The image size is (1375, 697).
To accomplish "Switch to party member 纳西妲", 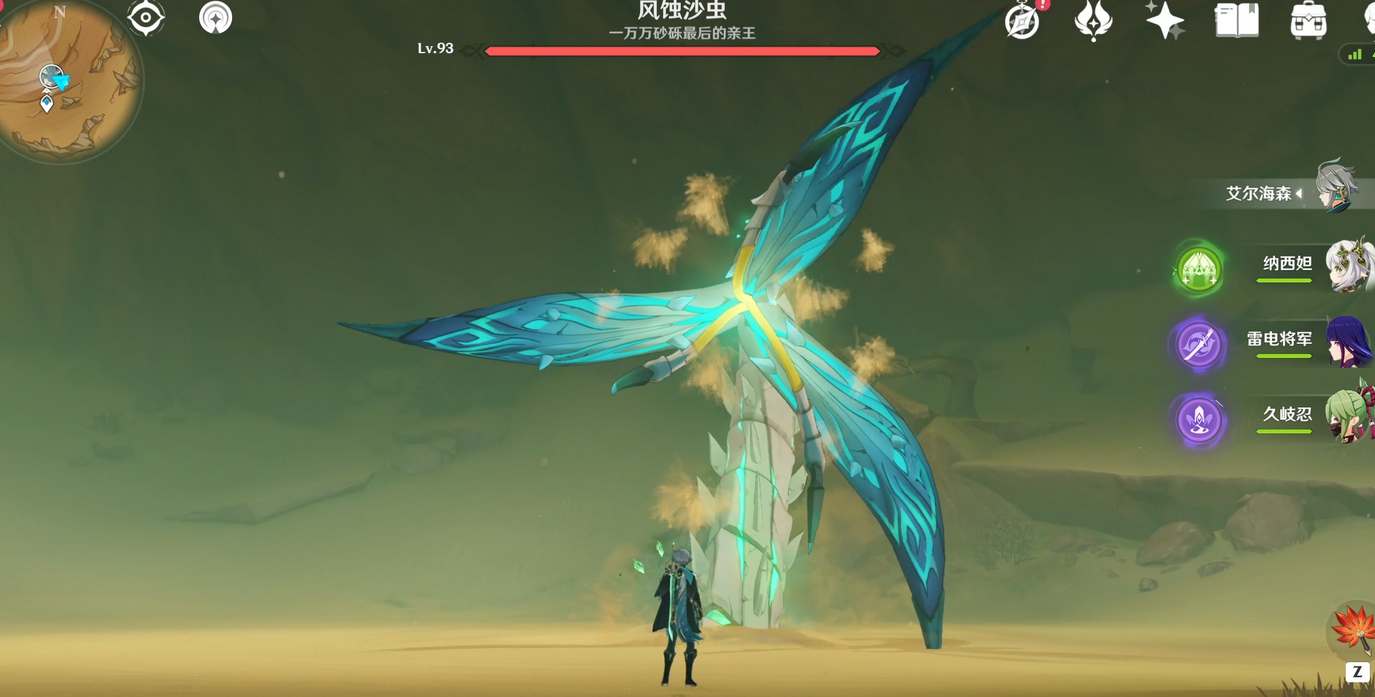I will 1347,266.
